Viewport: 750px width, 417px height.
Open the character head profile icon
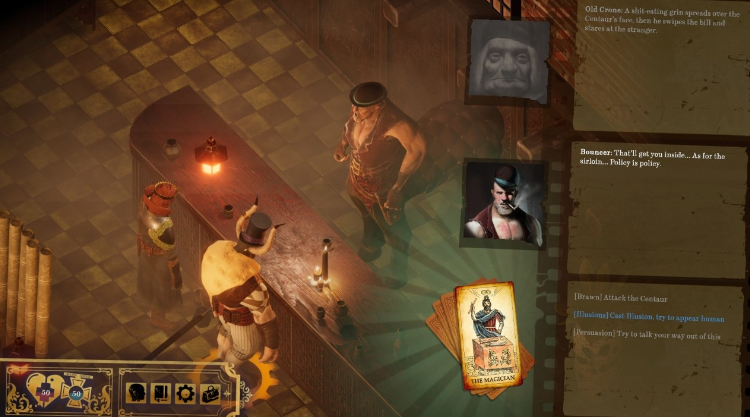136,392
